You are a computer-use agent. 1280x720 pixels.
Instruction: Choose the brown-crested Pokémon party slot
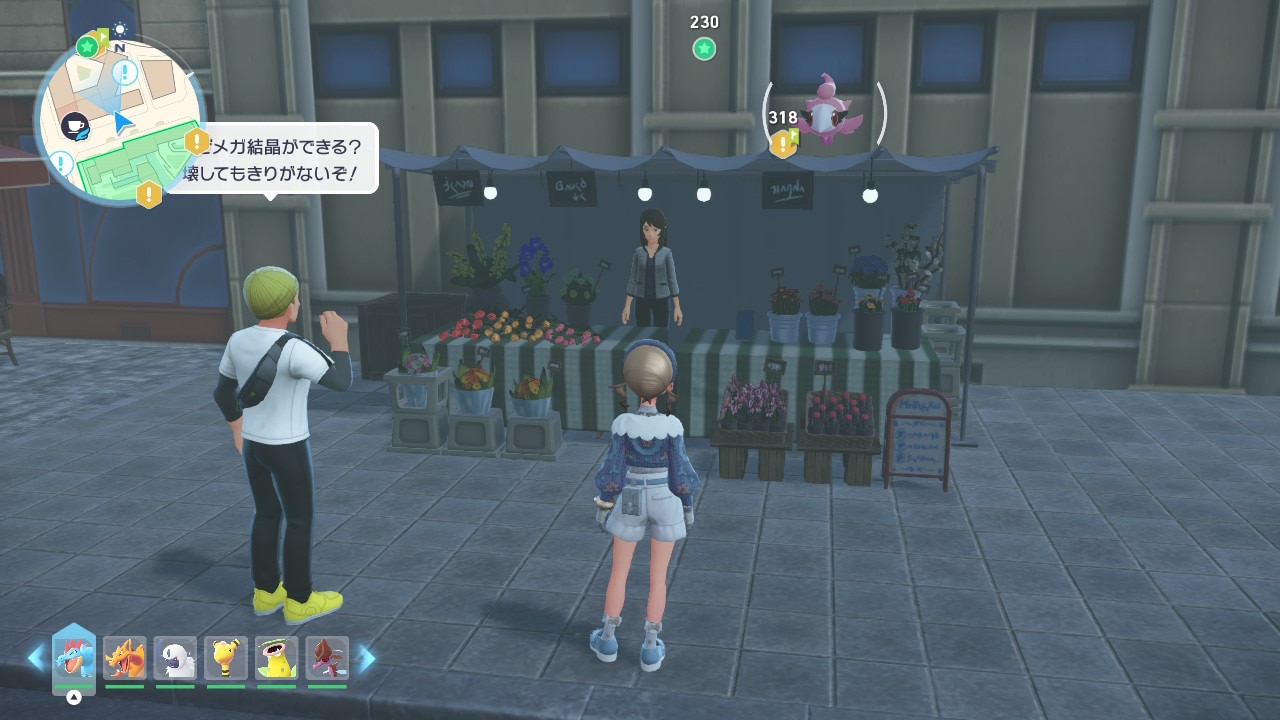point(327,659)
